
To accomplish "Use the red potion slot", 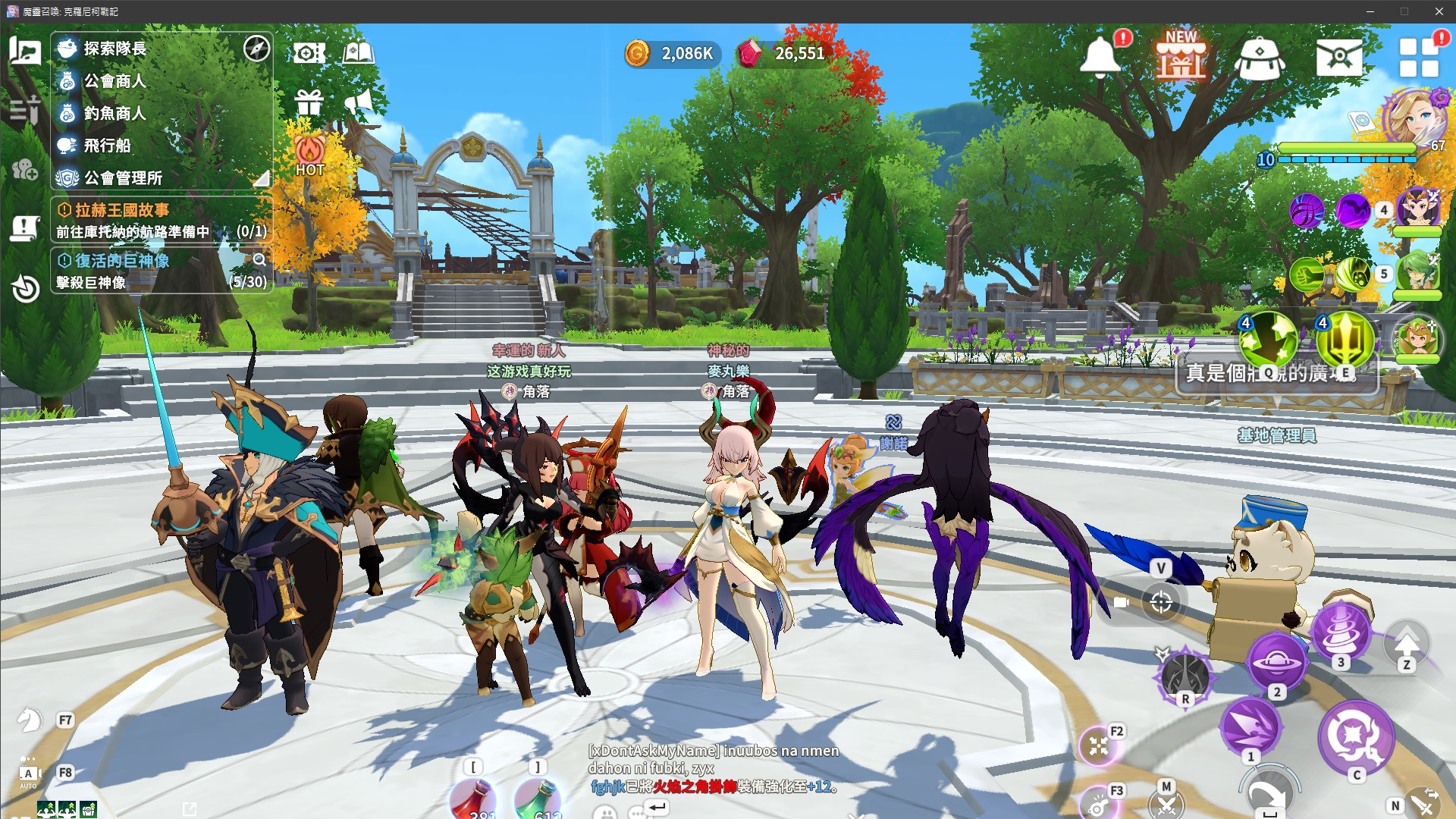I will tap(474, 800).
